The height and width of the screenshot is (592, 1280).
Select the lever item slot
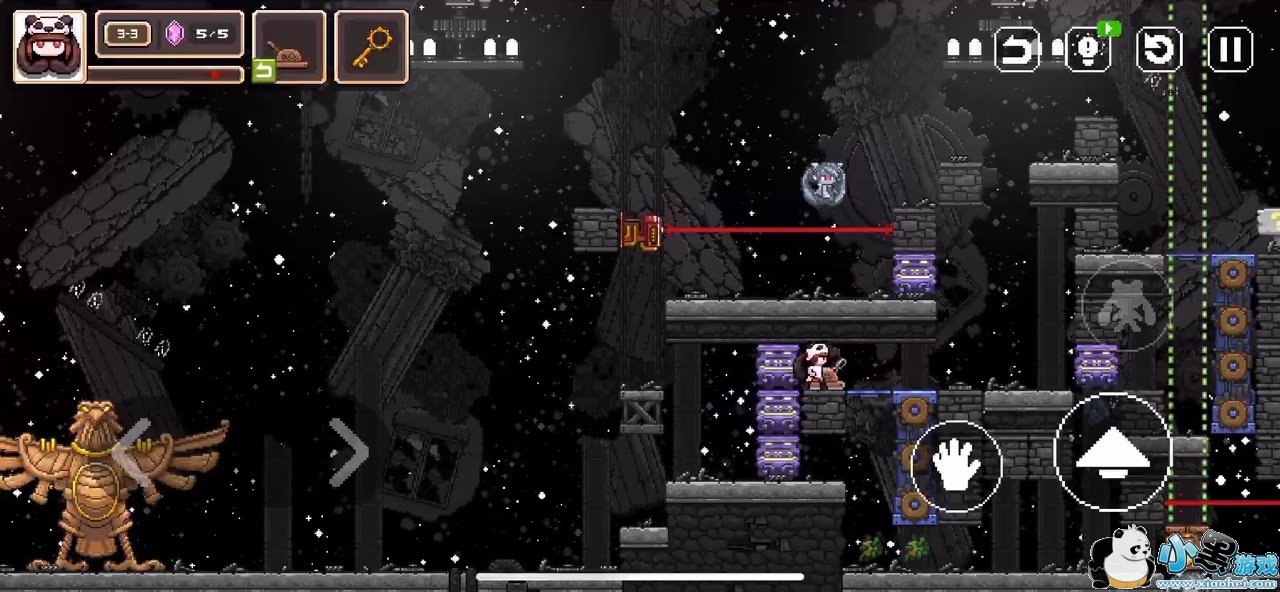289,46
